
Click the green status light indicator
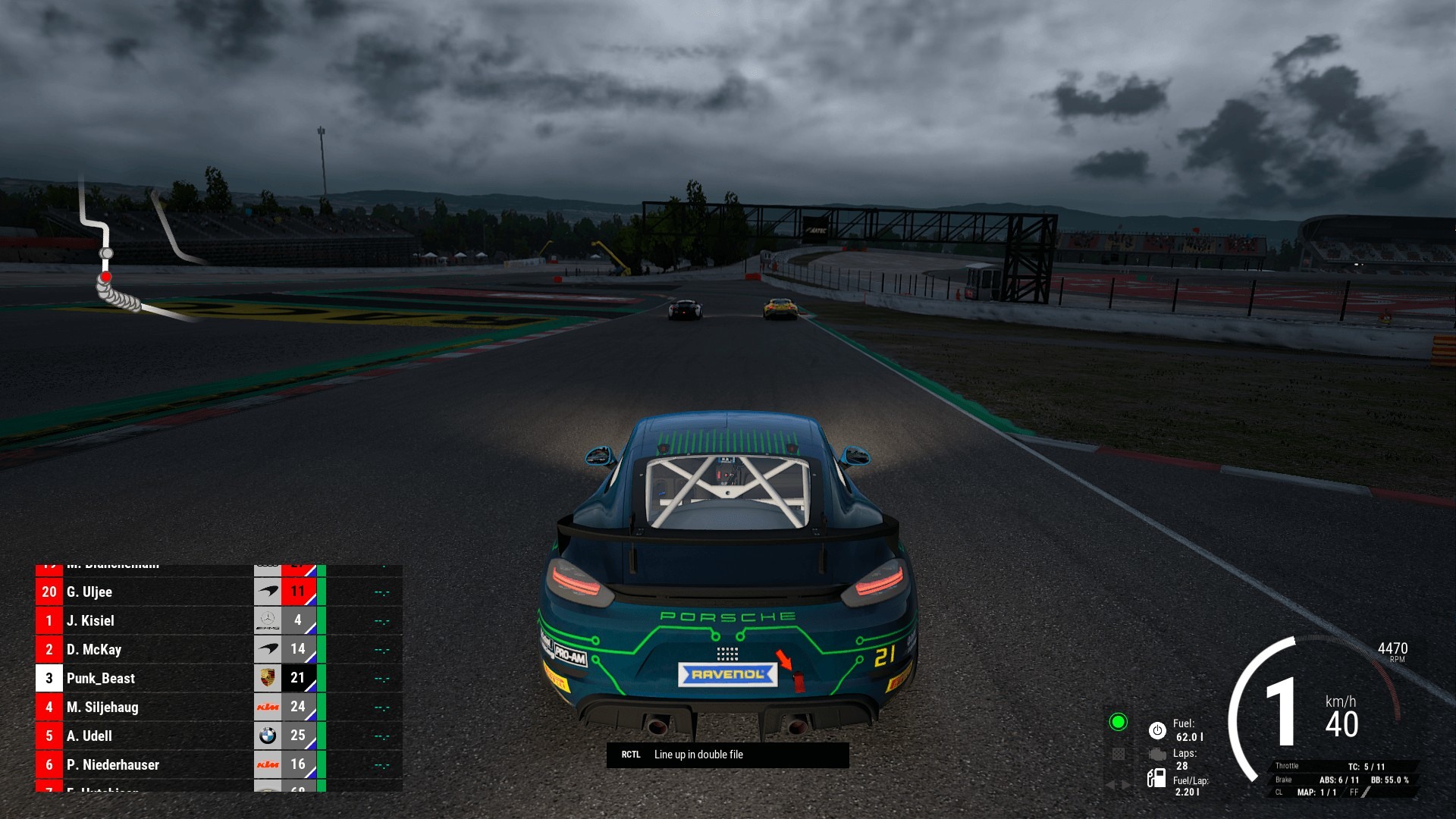[1118, 722]
